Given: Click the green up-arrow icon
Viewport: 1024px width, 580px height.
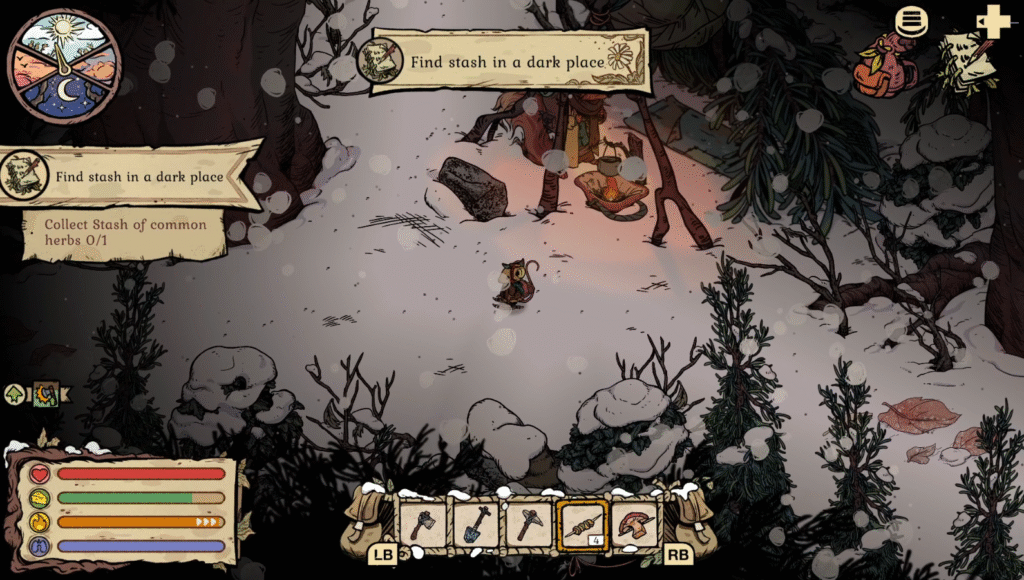Looking at the screenshot, I should 15,394.
